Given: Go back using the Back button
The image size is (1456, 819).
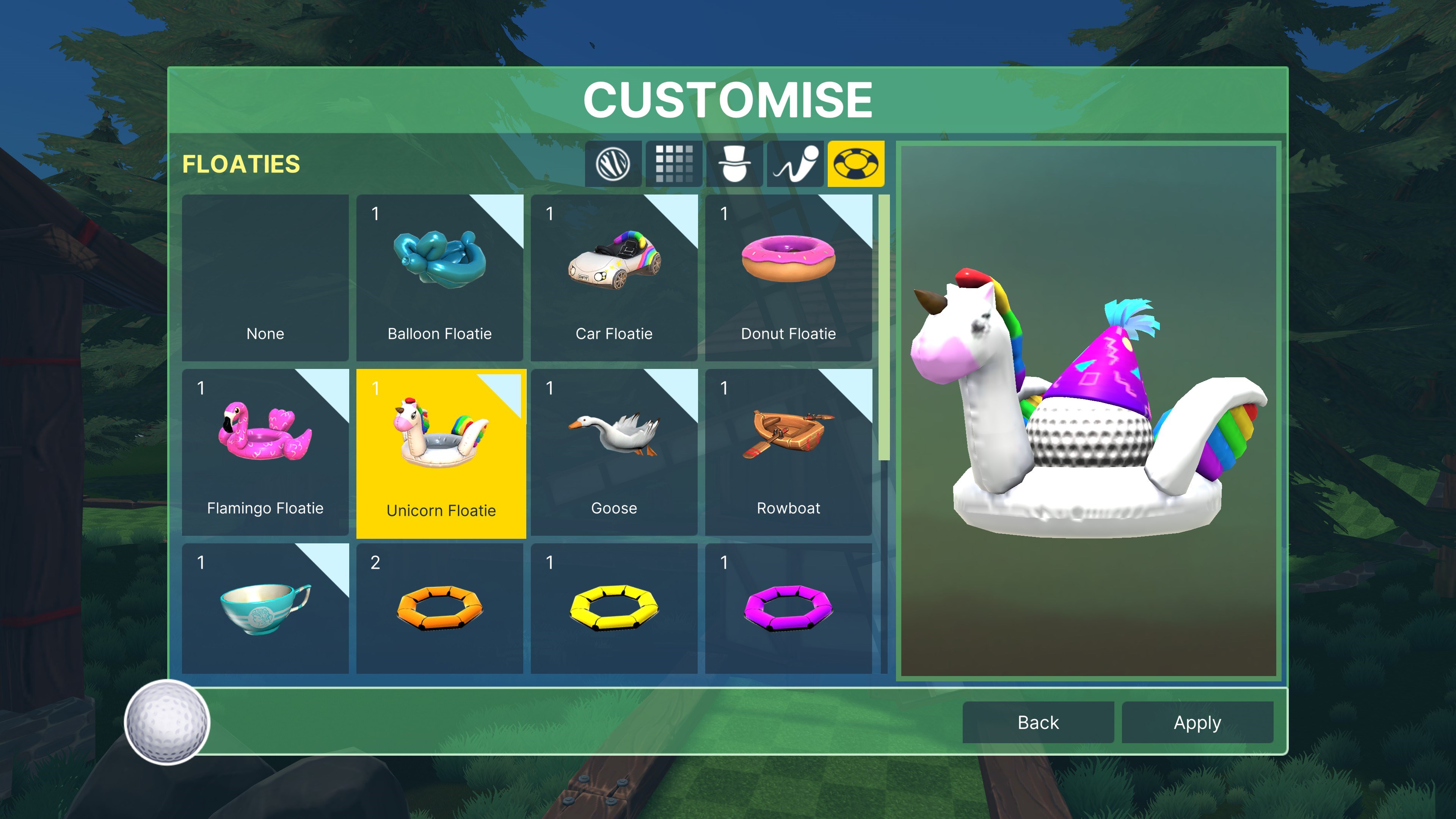Looking at the screenshot, I should coord(1038,722).
